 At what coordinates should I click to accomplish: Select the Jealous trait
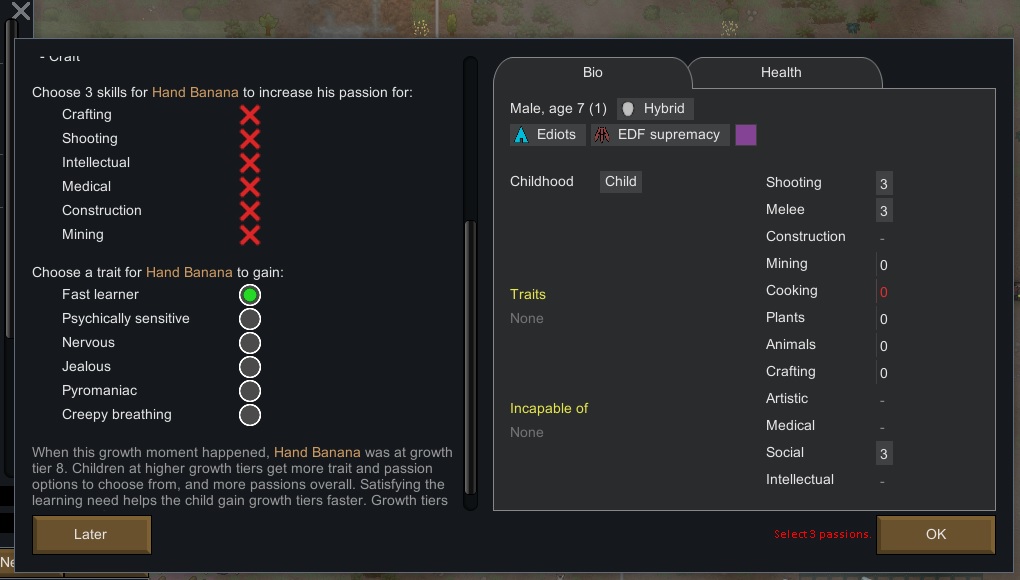(250, 367)
